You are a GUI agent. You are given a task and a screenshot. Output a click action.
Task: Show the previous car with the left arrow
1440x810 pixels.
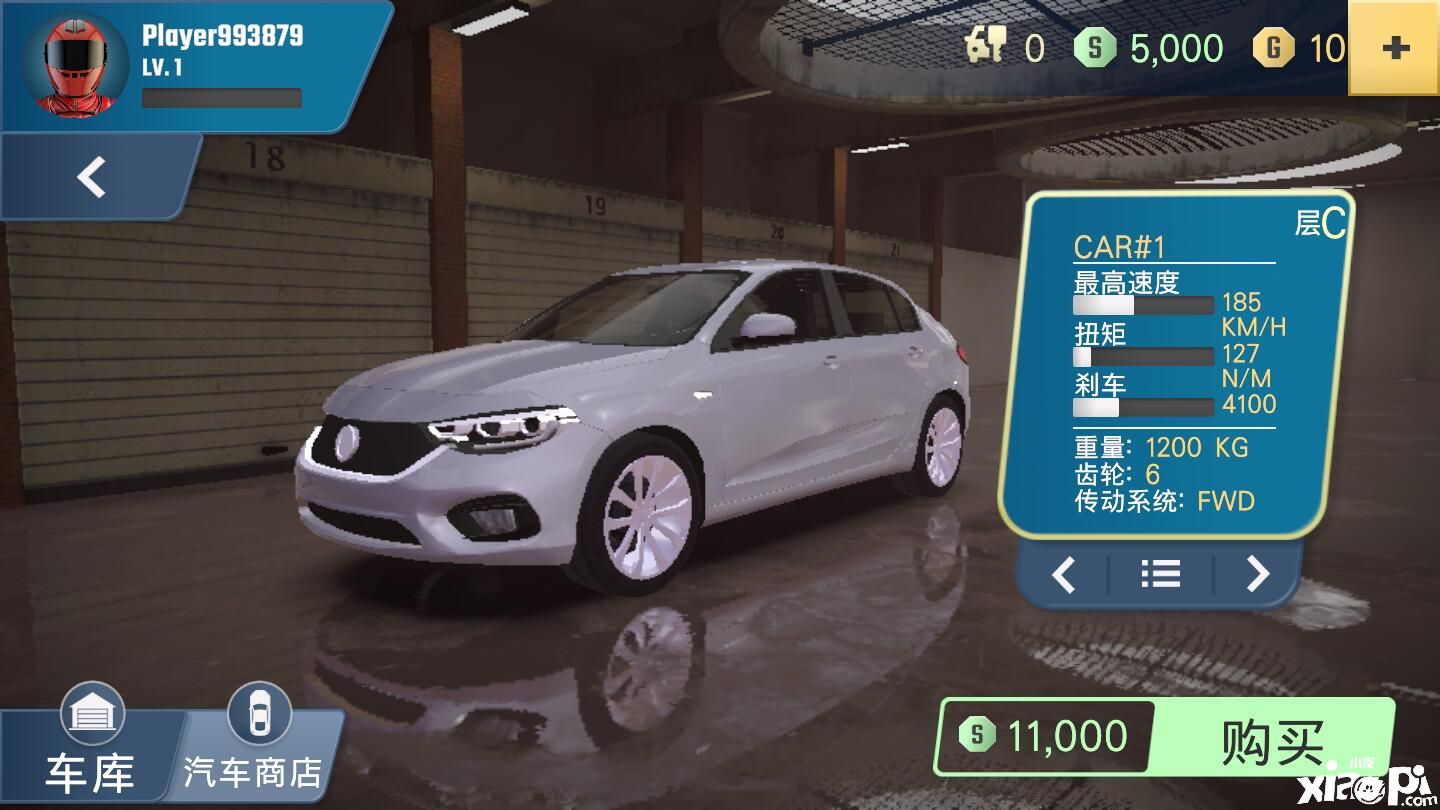[1064, 574]
